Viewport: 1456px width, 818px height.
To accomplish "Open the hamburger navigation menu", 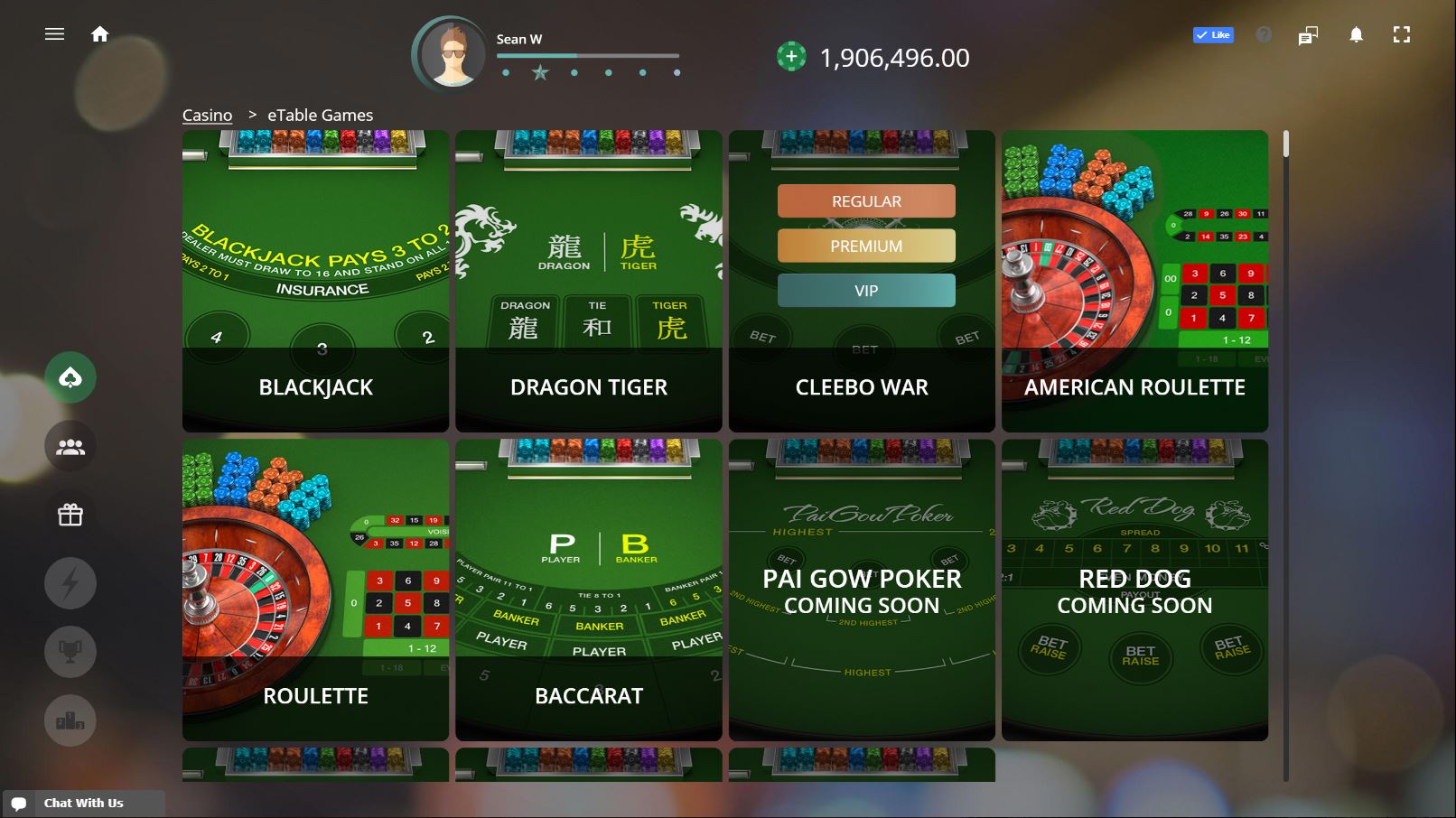I will tap(54, 33).
